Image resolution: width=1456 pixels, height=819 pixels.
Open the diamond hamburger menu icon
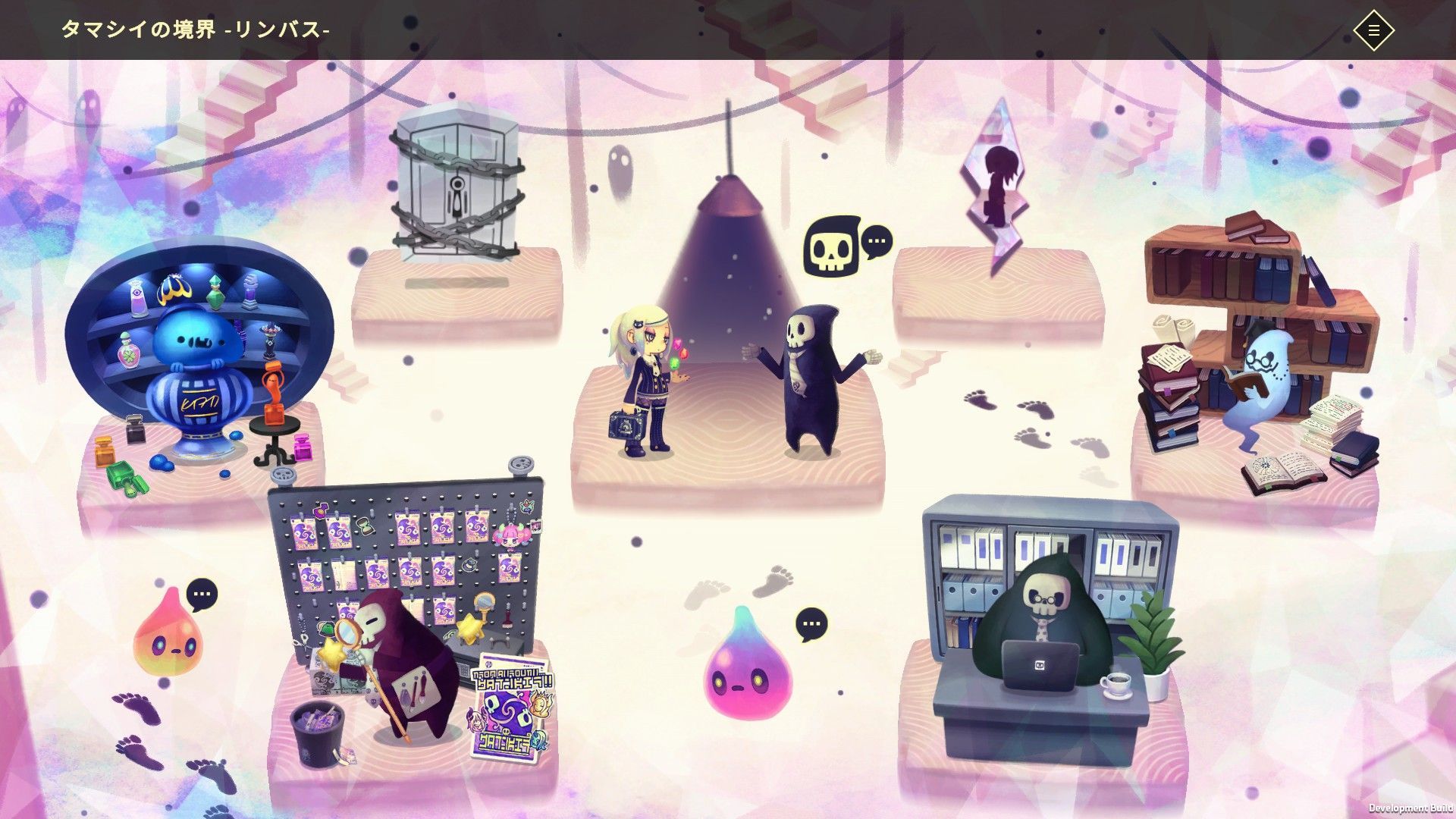point(1376,30)
